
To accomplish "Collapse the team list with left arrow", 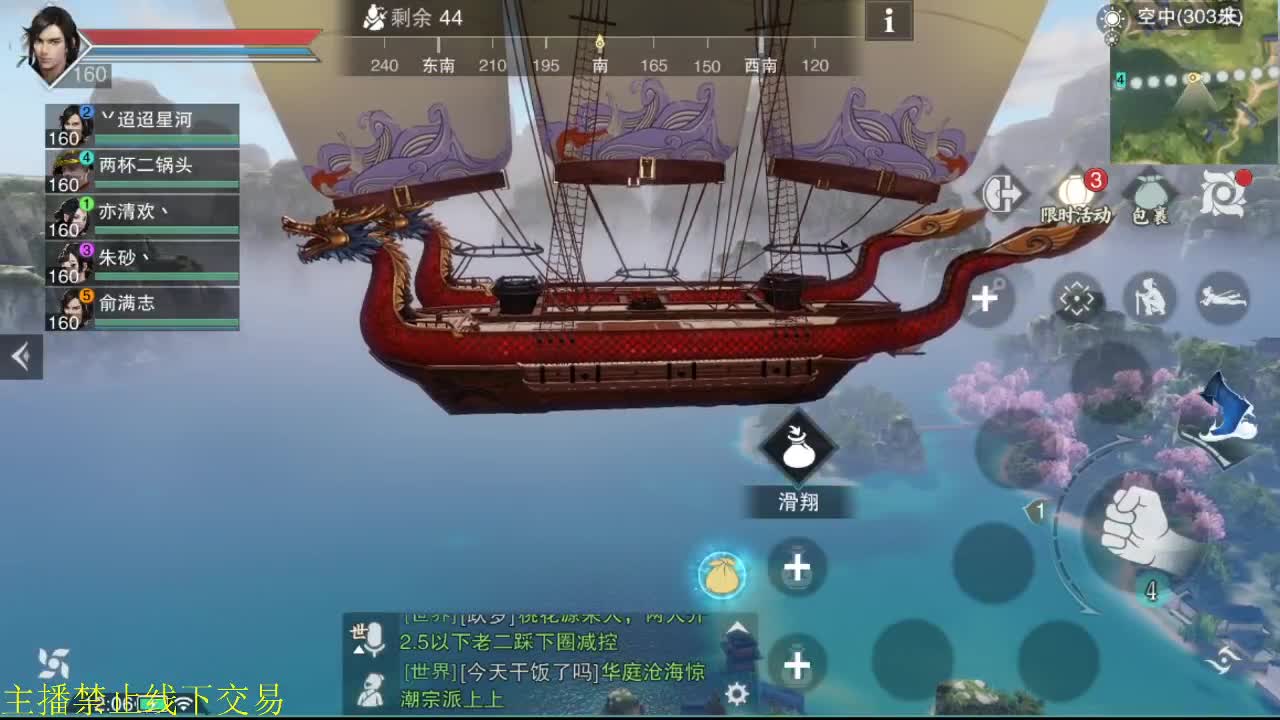I will tap(20, 355).
